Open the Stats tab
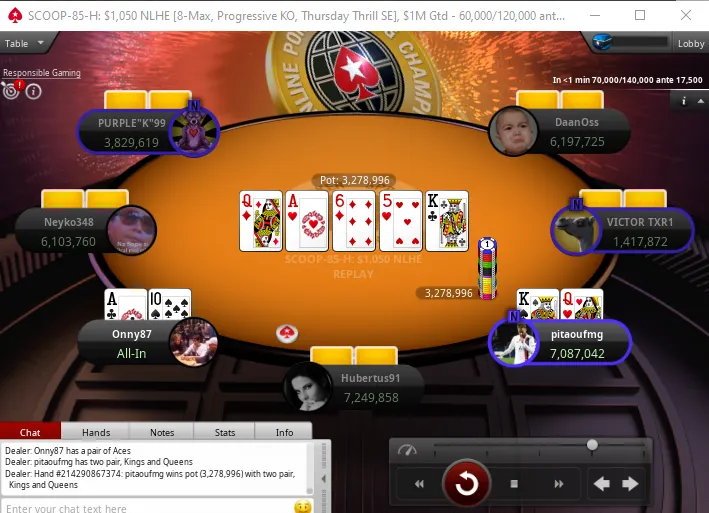 225,432
